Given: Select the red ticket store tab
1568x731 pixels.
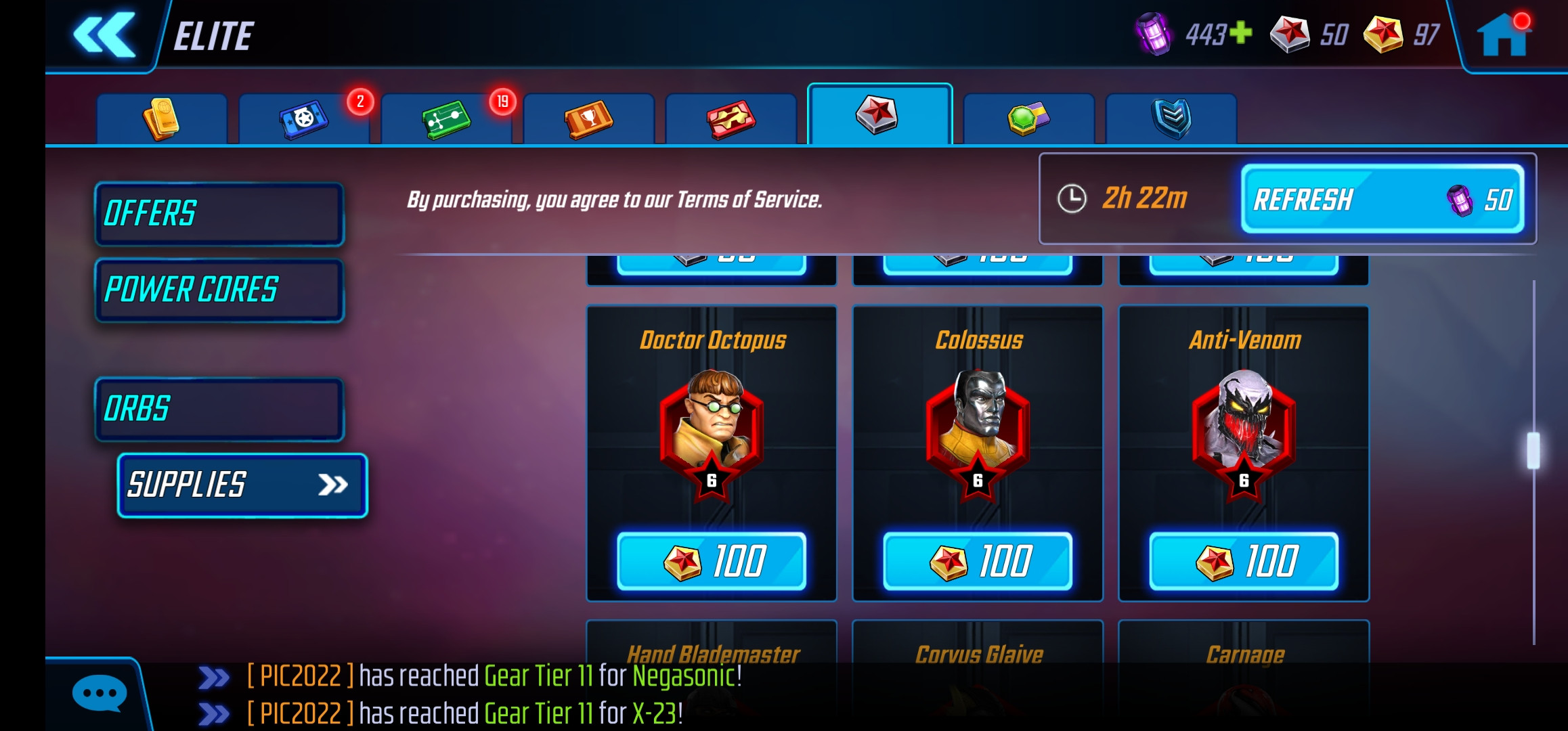Looking at the screenshot, I should point(730,118).
